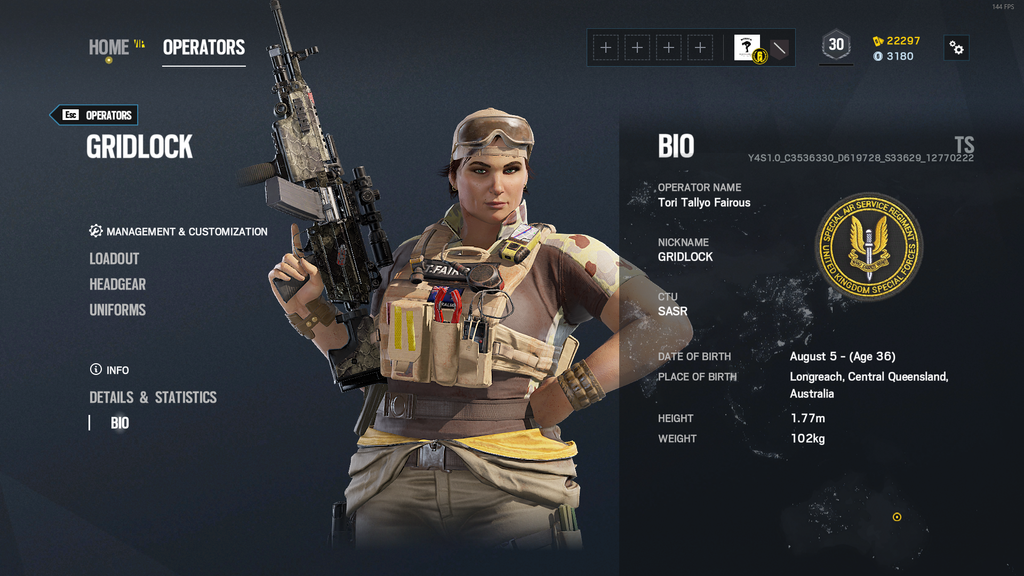Open the Headgear customization
Image resolution: width=1024 pixels, height=576 pixels.
117,284
